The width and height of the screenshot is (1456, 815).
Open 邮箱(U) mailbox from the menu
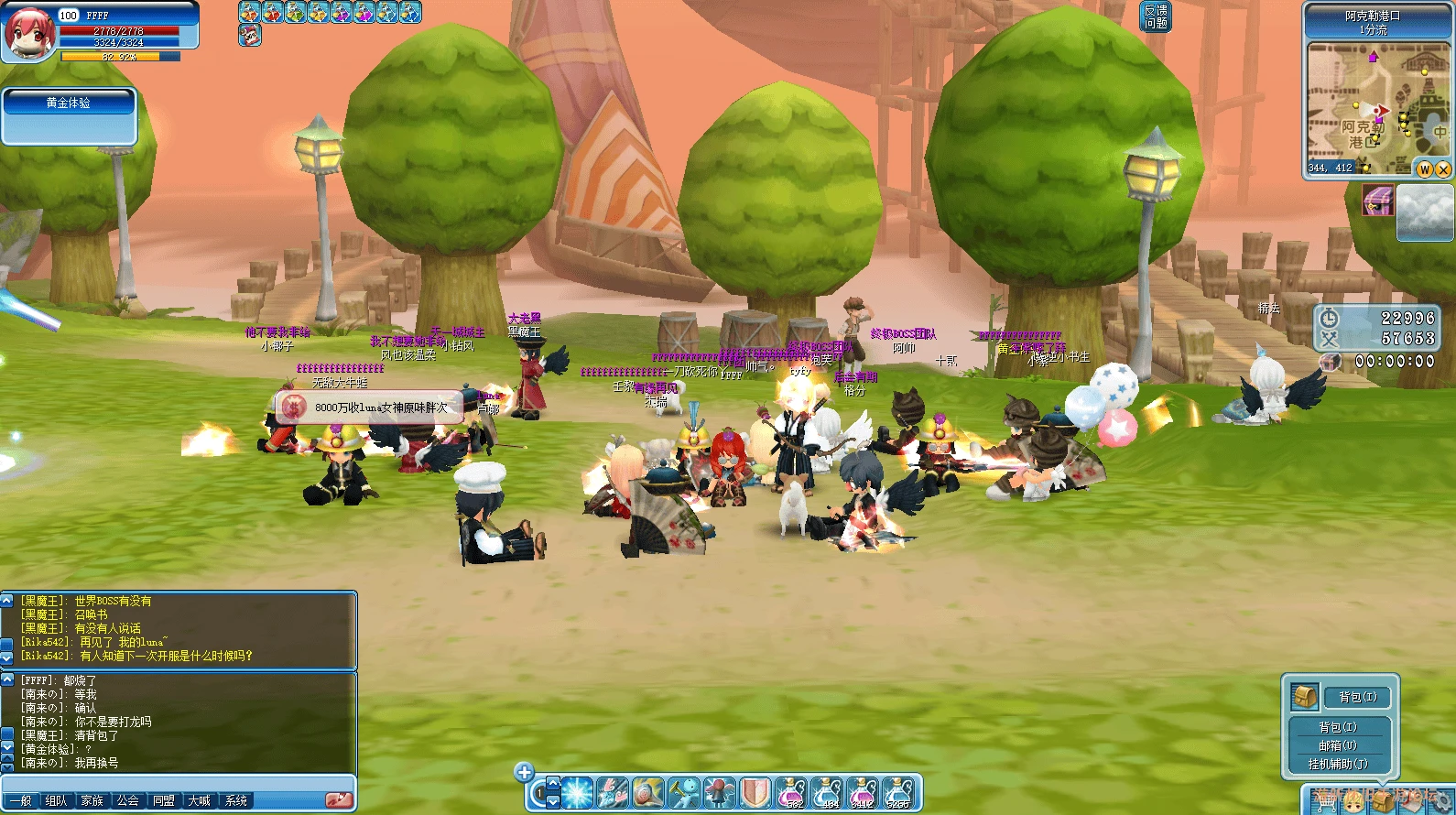1337,745
